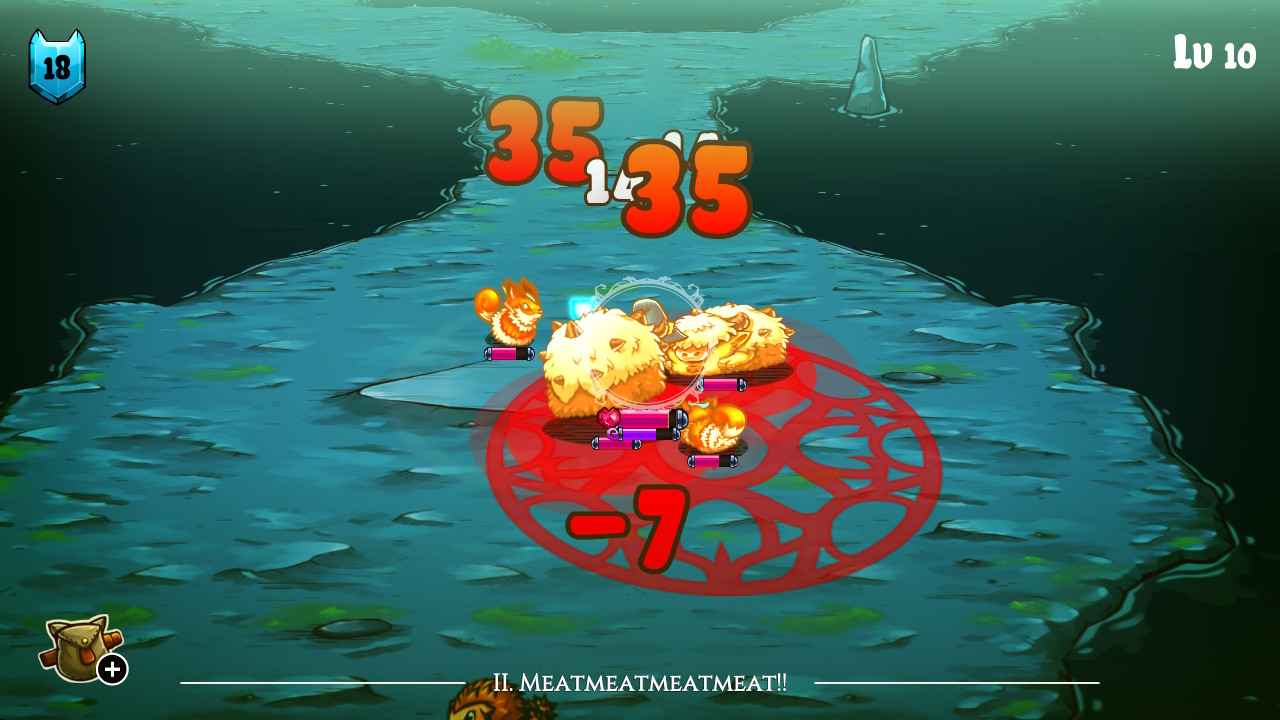Click the pink heart icon by the player
The height and width of the screenshot is (720, 1280).
click(x=609, y=416)
